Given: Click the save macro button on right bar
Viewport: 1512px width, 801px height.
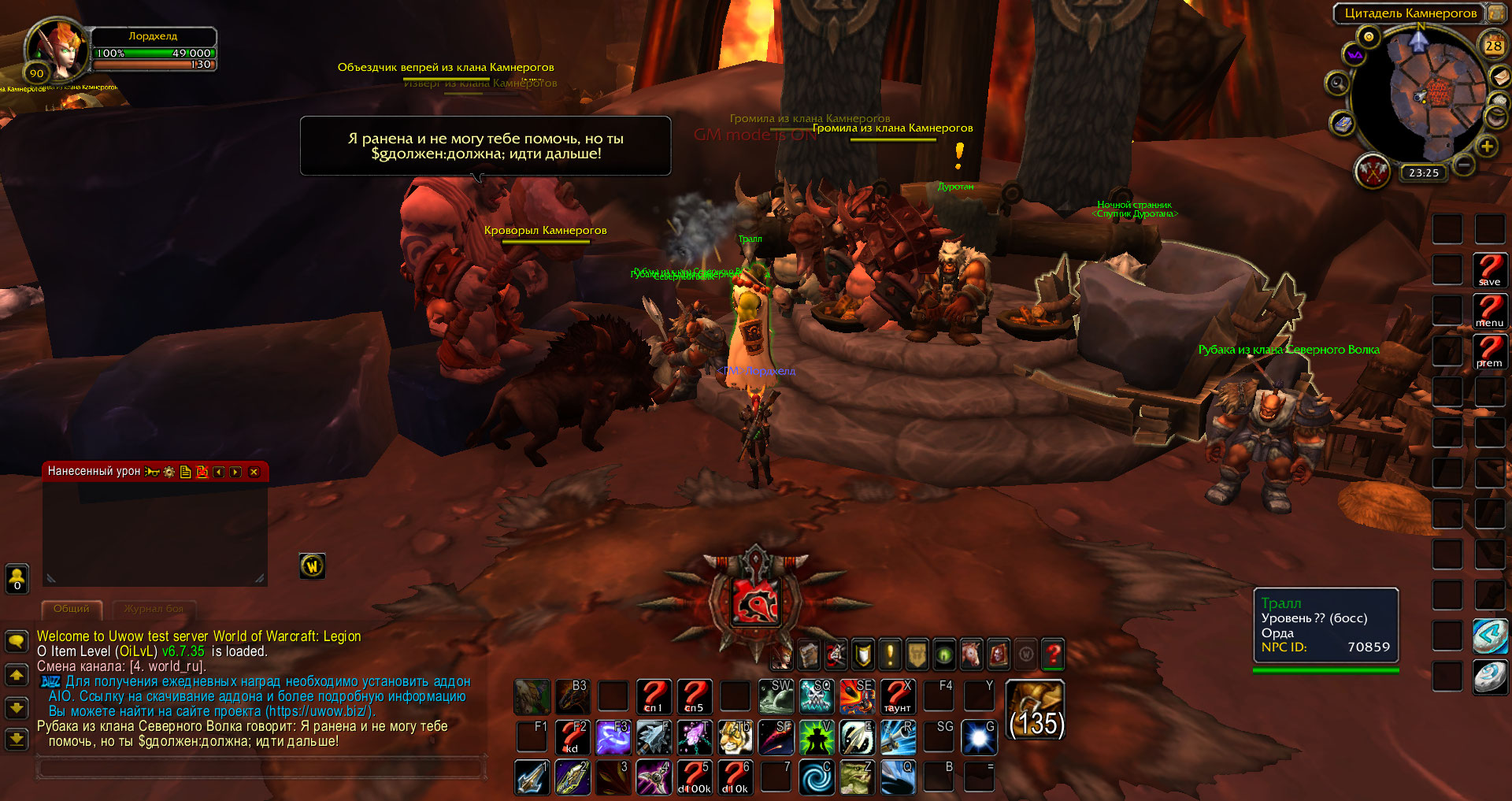Looking at the screenshot, I should pyautogui.click(x=1489, y=269).
